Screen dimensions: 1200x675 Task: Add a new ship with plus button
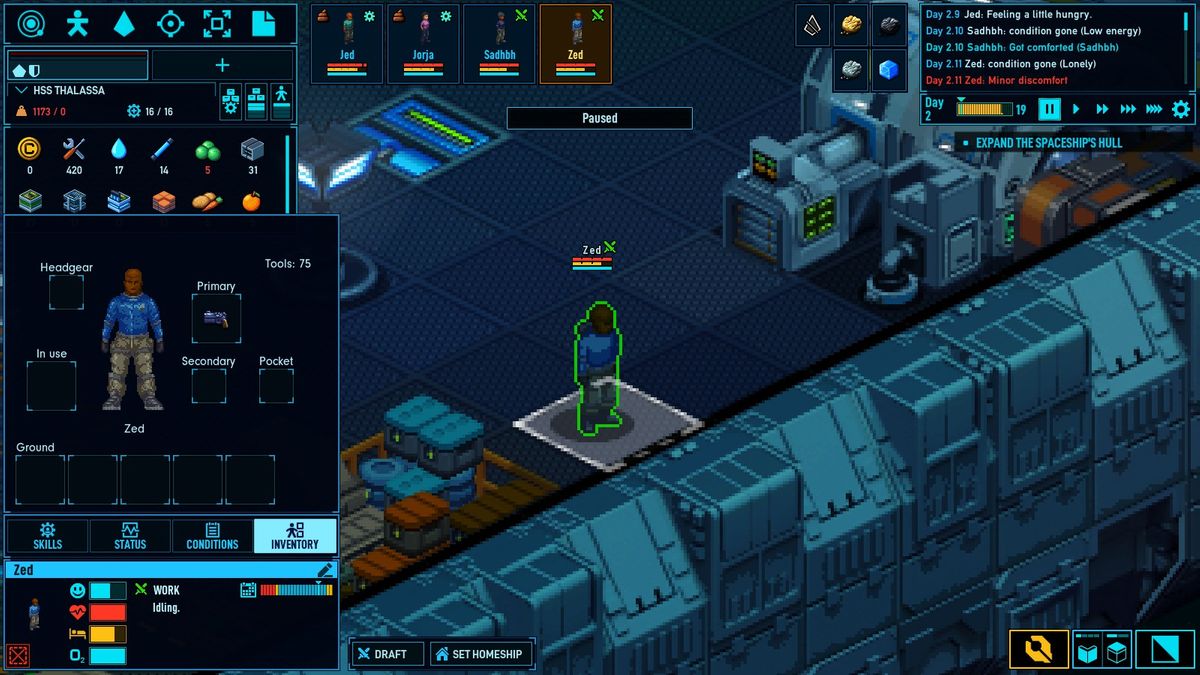click(x=222, y=65)
